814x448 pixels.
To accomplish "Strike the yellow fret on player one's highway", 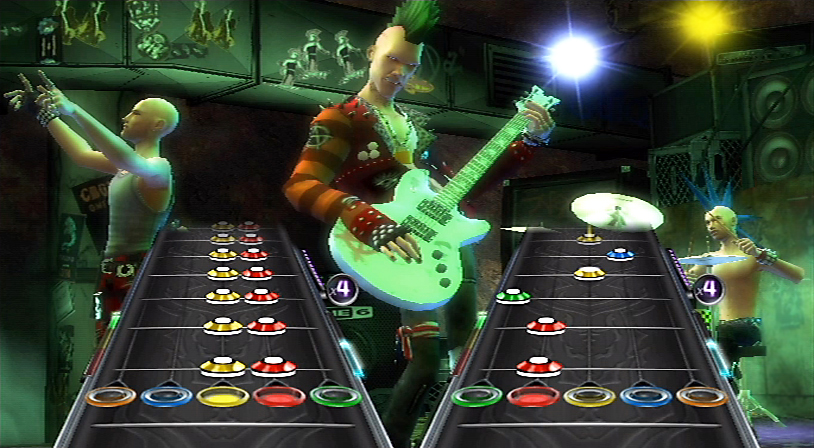I will click(x=223, y=396).
